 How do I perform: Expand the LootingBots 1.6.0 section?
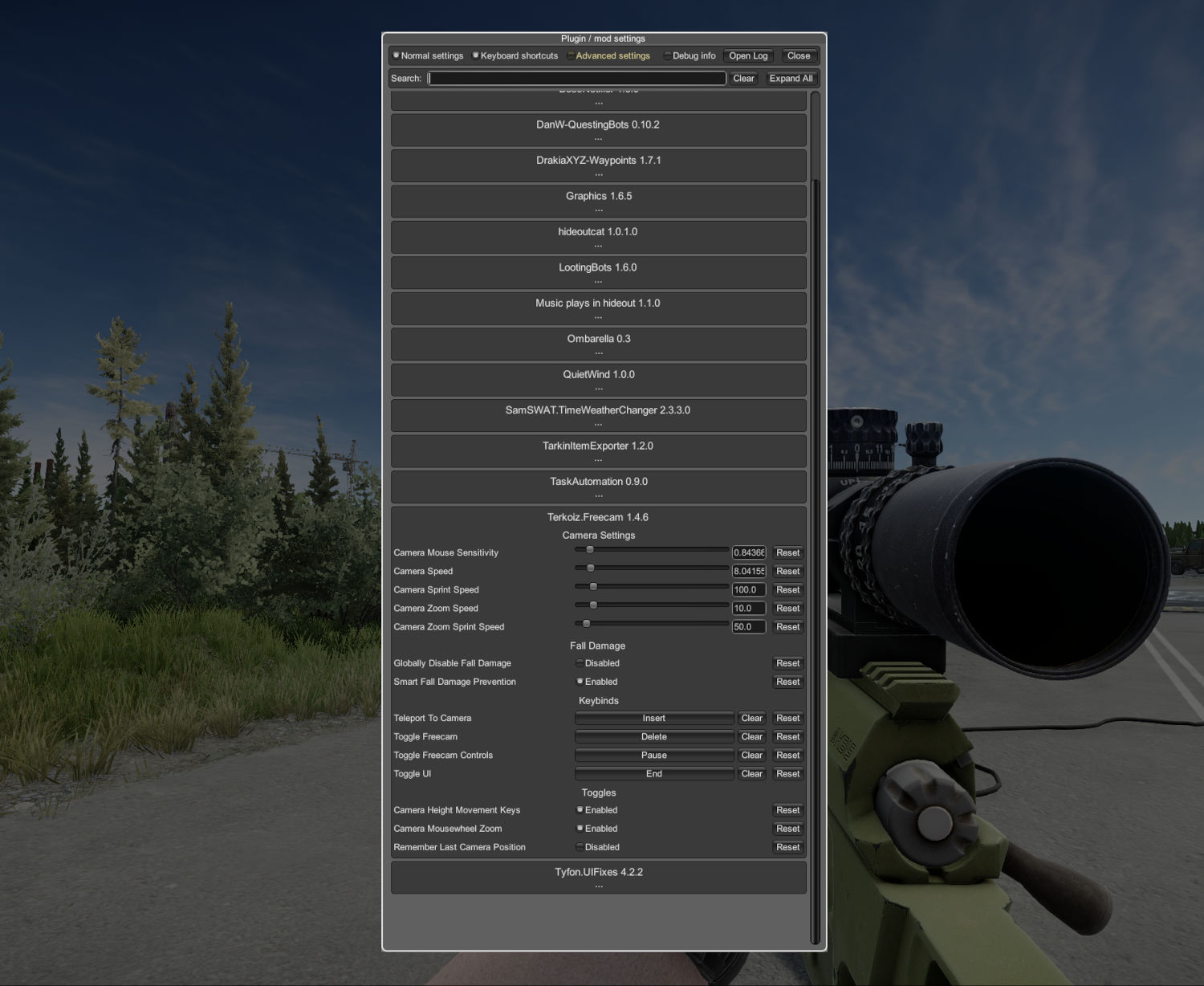(x=598, y=272)
